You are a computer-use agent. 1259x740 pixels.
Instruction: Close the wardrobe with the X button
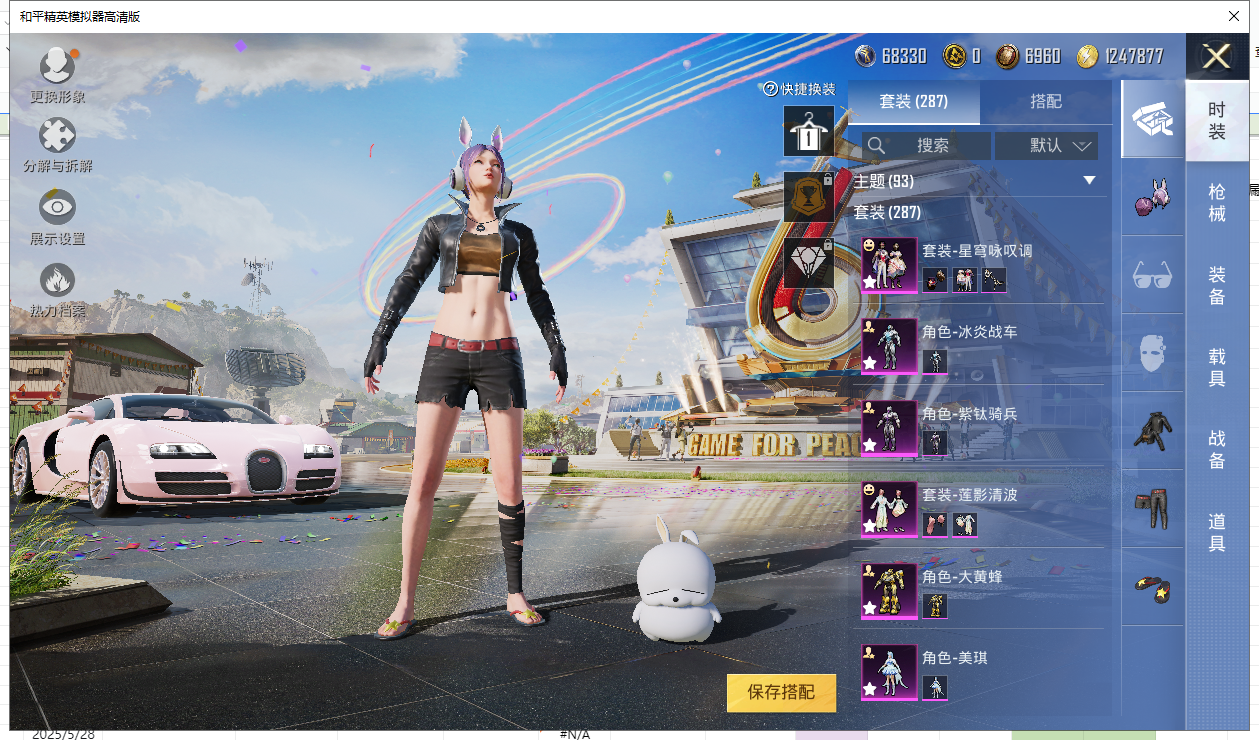click(x=1216, y=56)
